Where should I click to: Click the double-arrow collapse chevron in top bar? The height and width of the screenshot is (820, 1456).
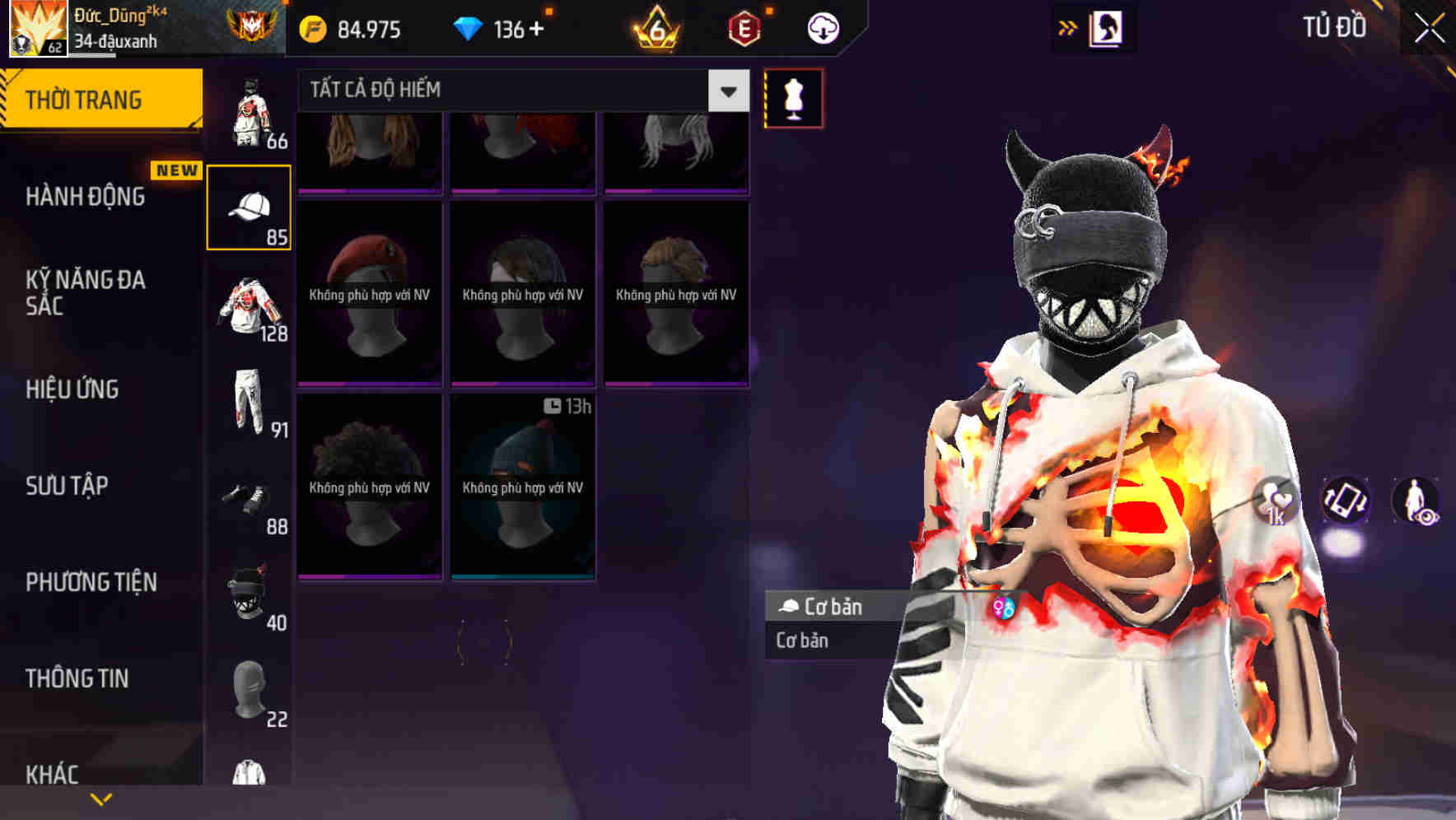click(x=1068, y=26)
